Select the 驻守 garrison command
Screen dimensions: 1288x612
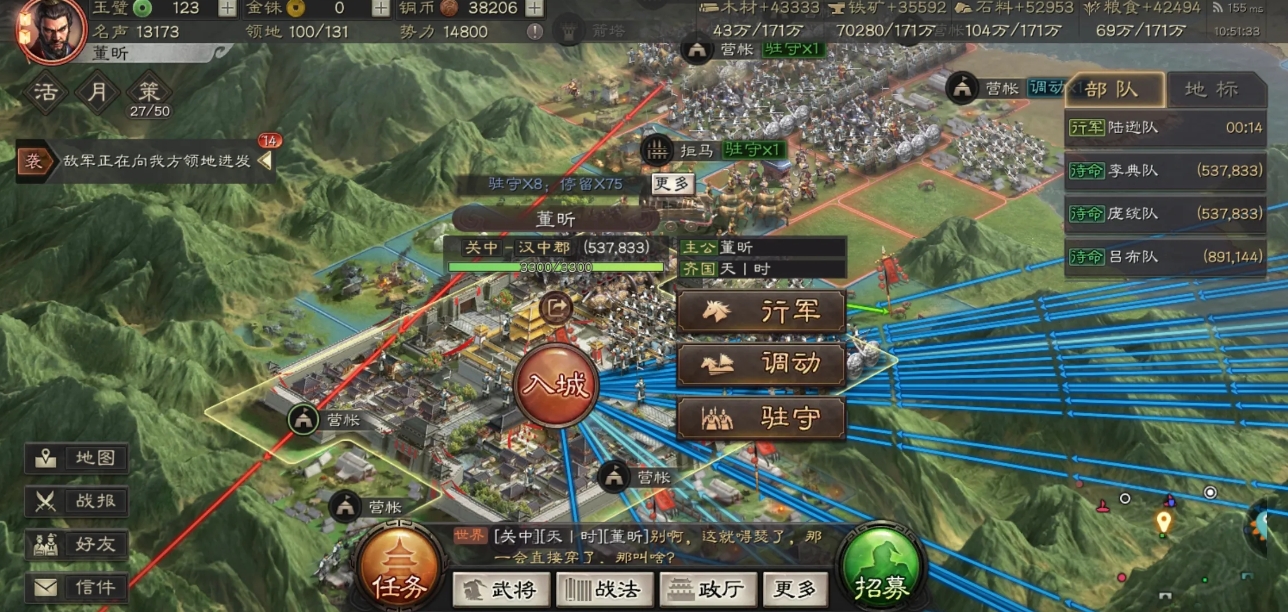[761, 418]
